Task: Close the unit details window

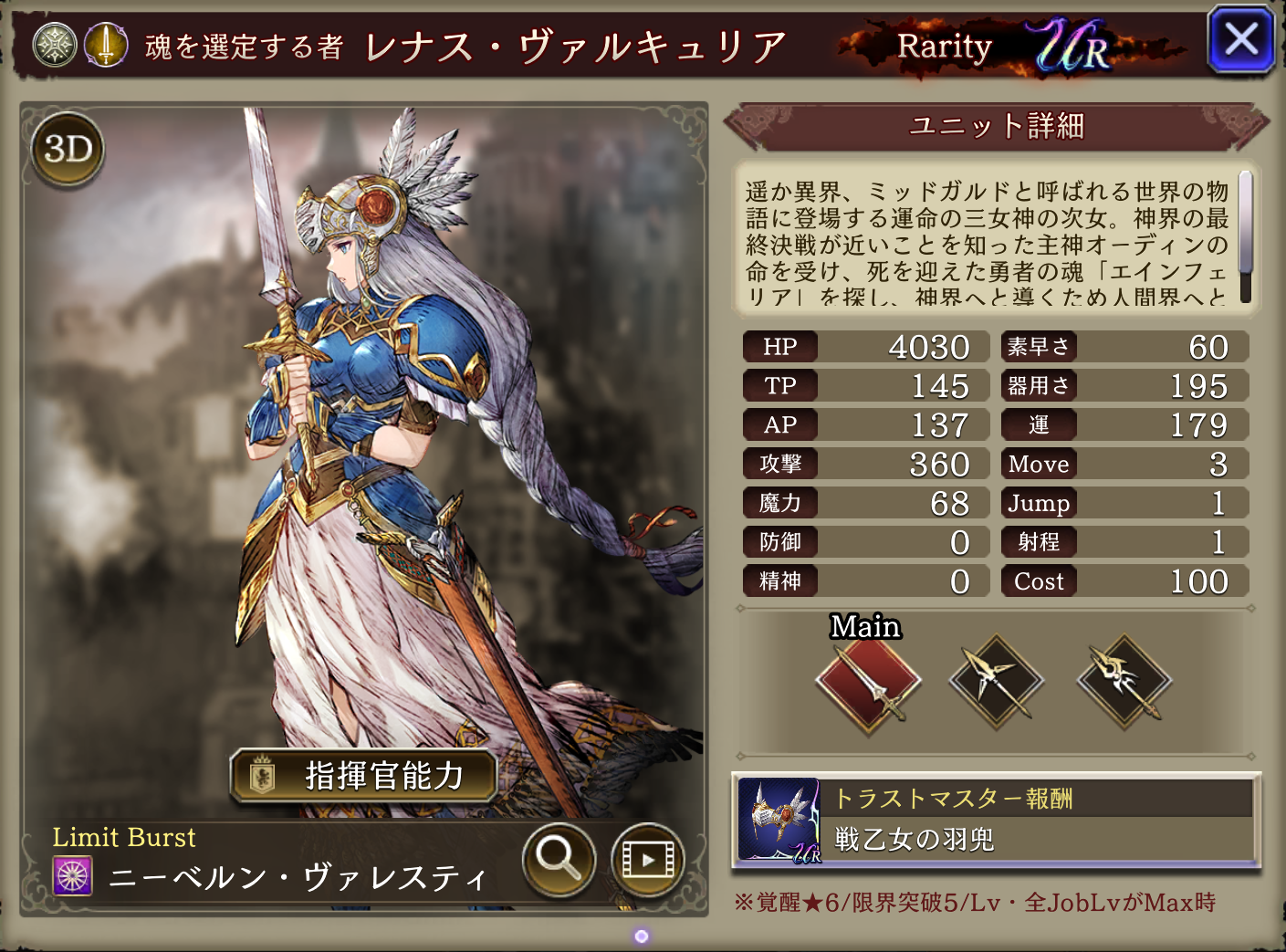Action: click(1240, 40)
